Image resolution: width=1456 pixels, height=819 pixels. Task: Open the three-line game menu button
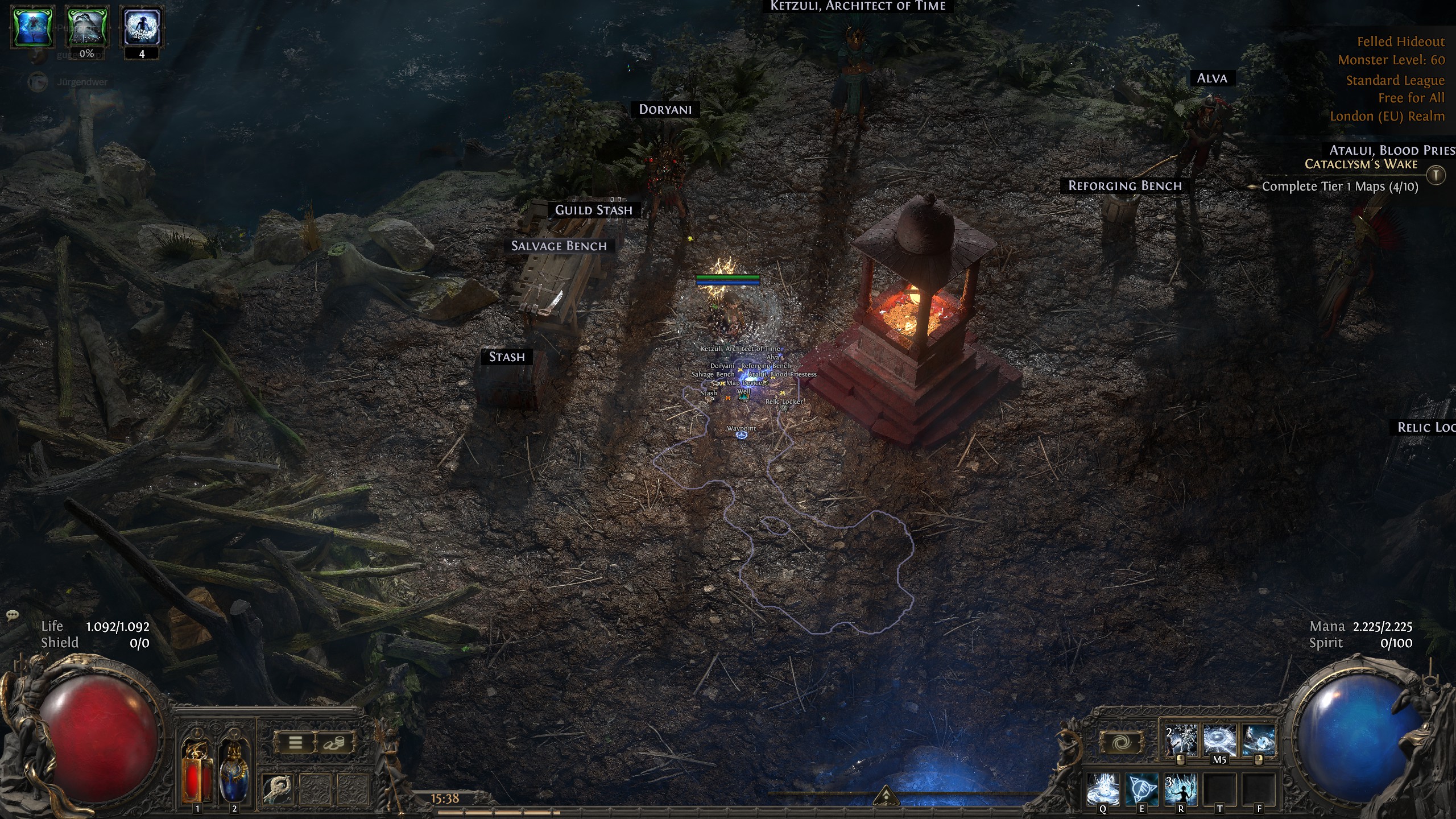coord(295,743)
